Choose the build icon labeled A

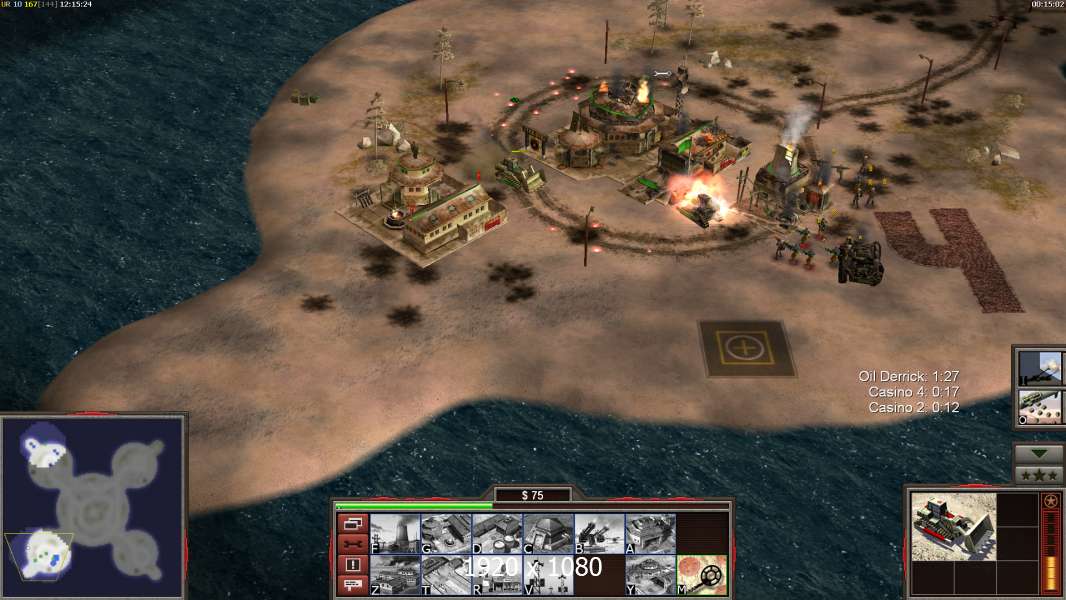click(649, 534)
